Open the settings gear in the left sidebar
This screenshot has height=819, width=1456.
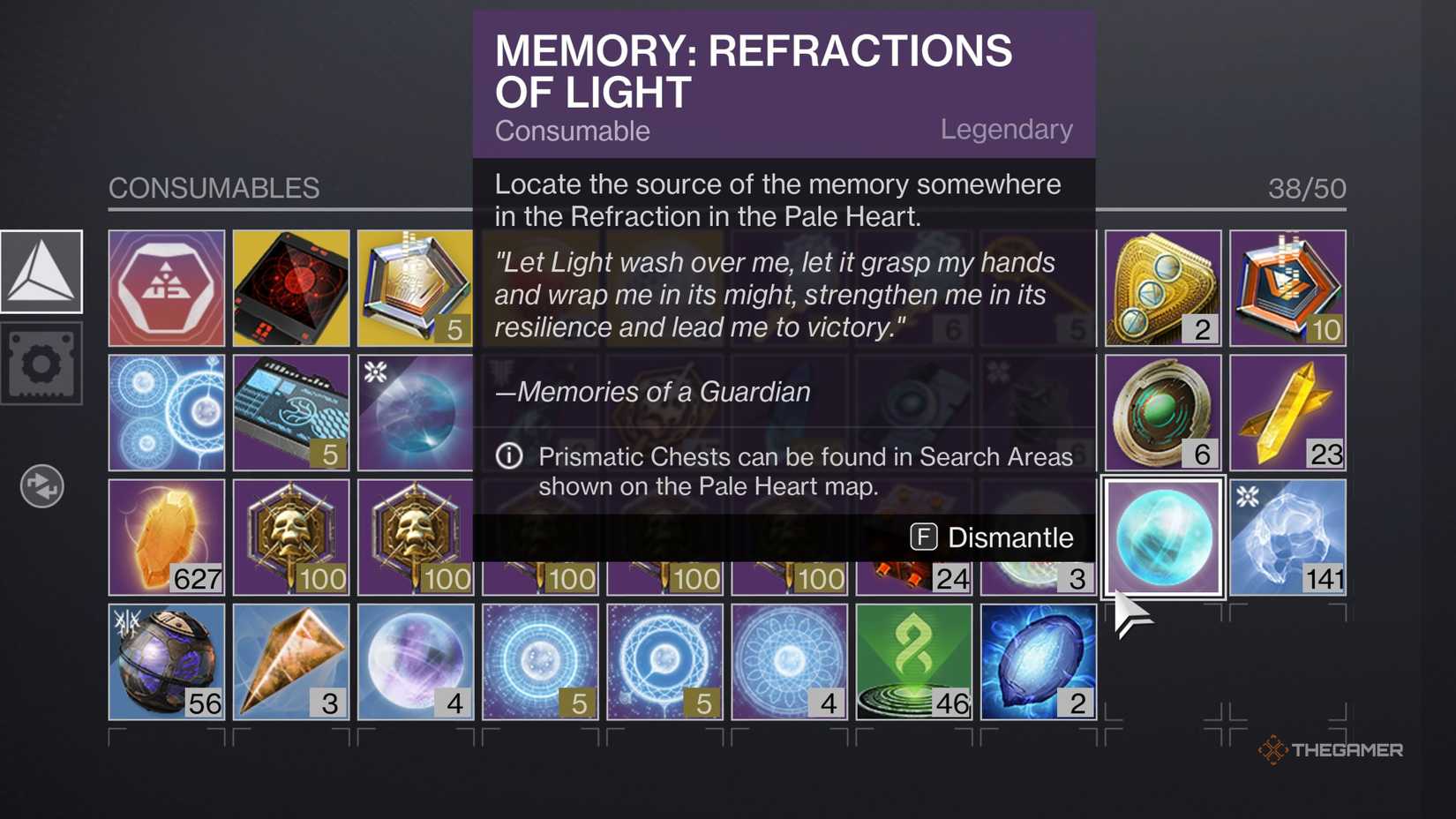pos(42,364)
